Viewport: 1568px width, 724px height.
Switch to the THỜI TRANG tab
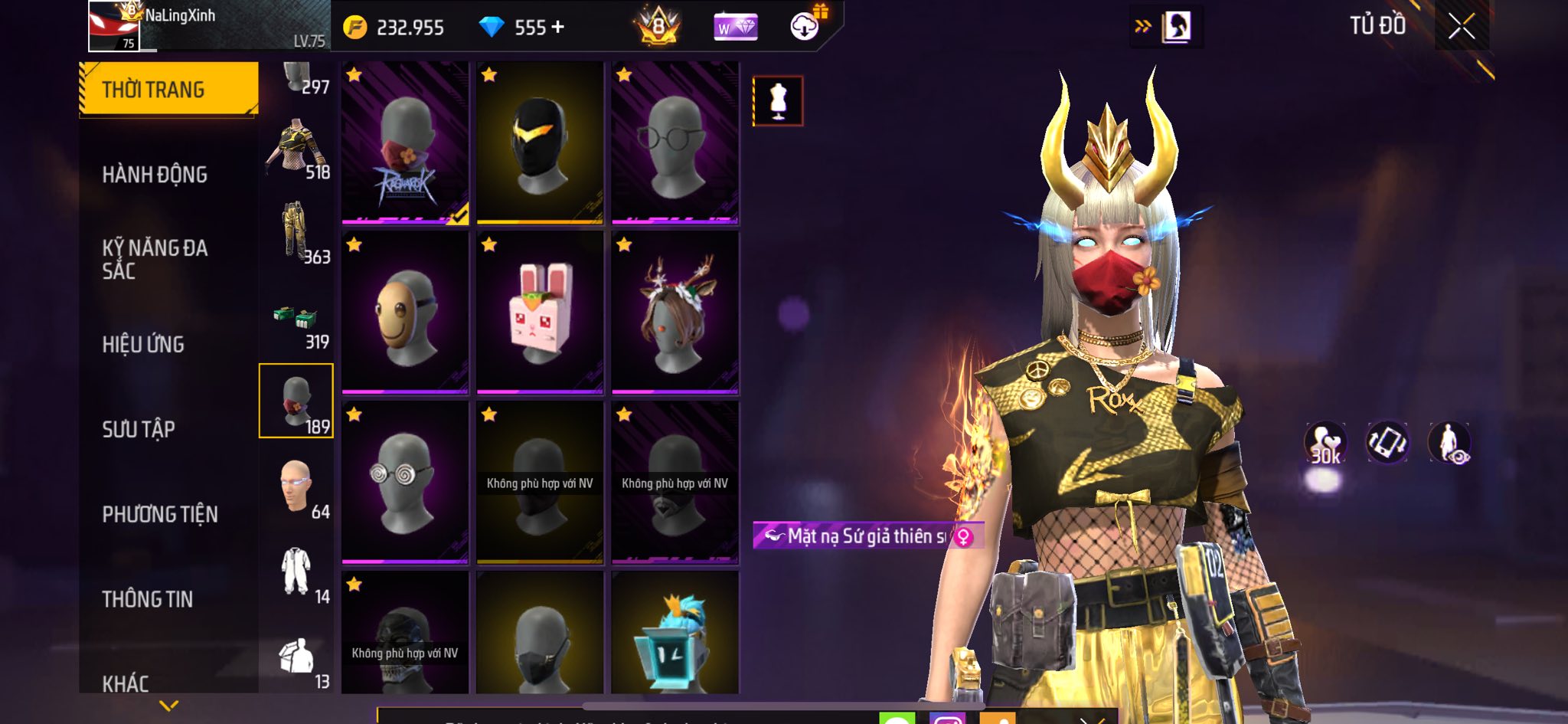[168, 90]
